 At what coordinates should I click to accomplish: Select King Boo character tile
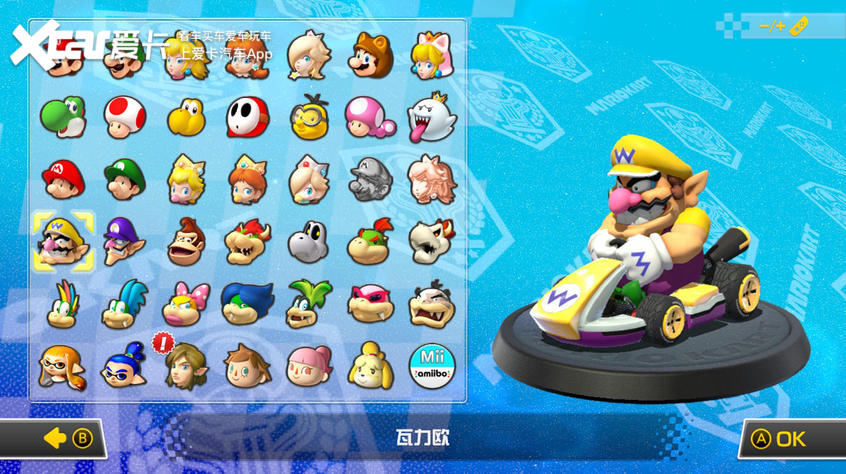coord(432,118)
